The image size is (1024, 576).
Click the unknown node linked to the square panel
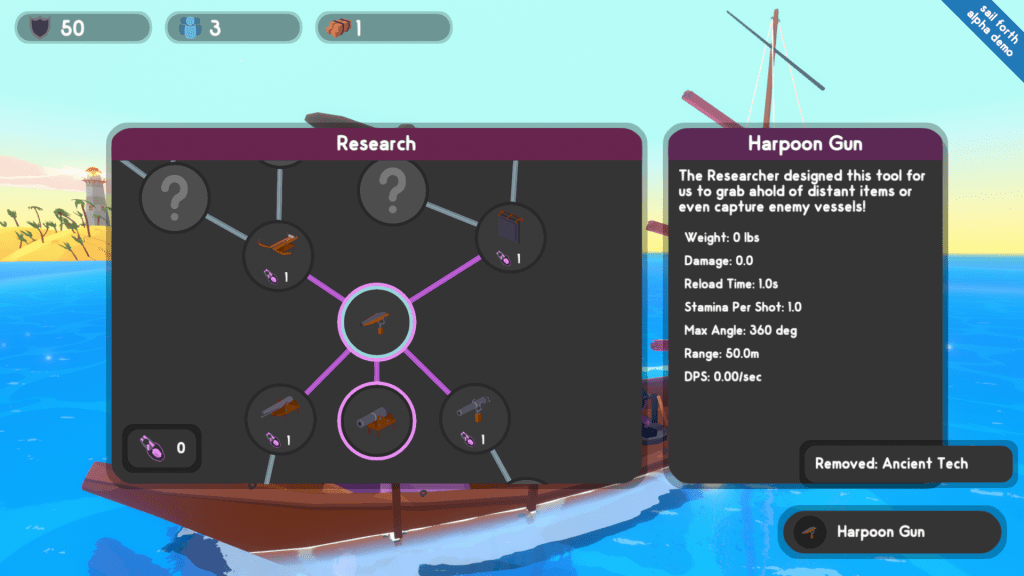click(393, 187)
